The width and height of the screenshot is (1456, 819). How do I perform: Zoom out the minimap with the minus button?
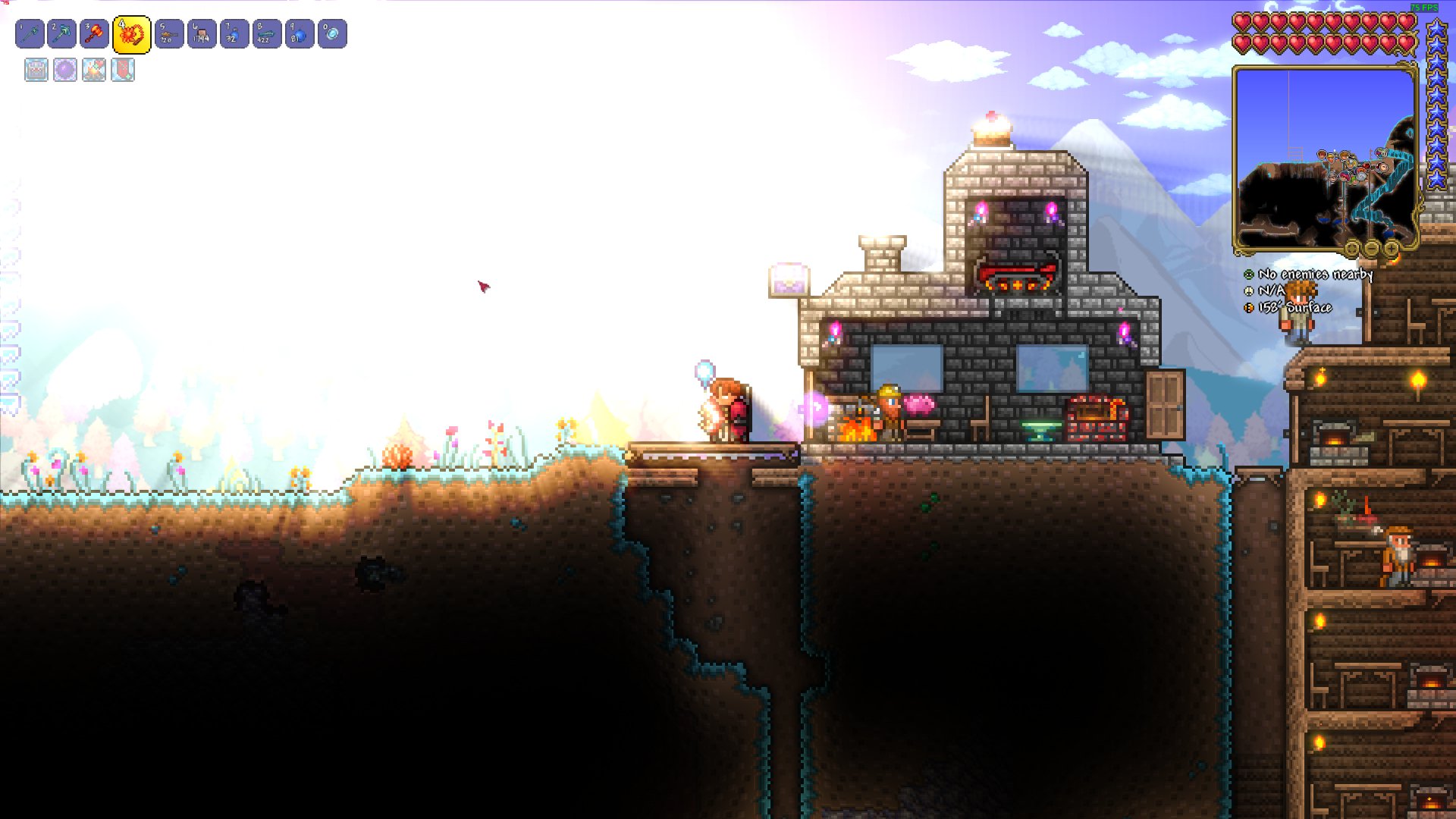coord(1371,249)
